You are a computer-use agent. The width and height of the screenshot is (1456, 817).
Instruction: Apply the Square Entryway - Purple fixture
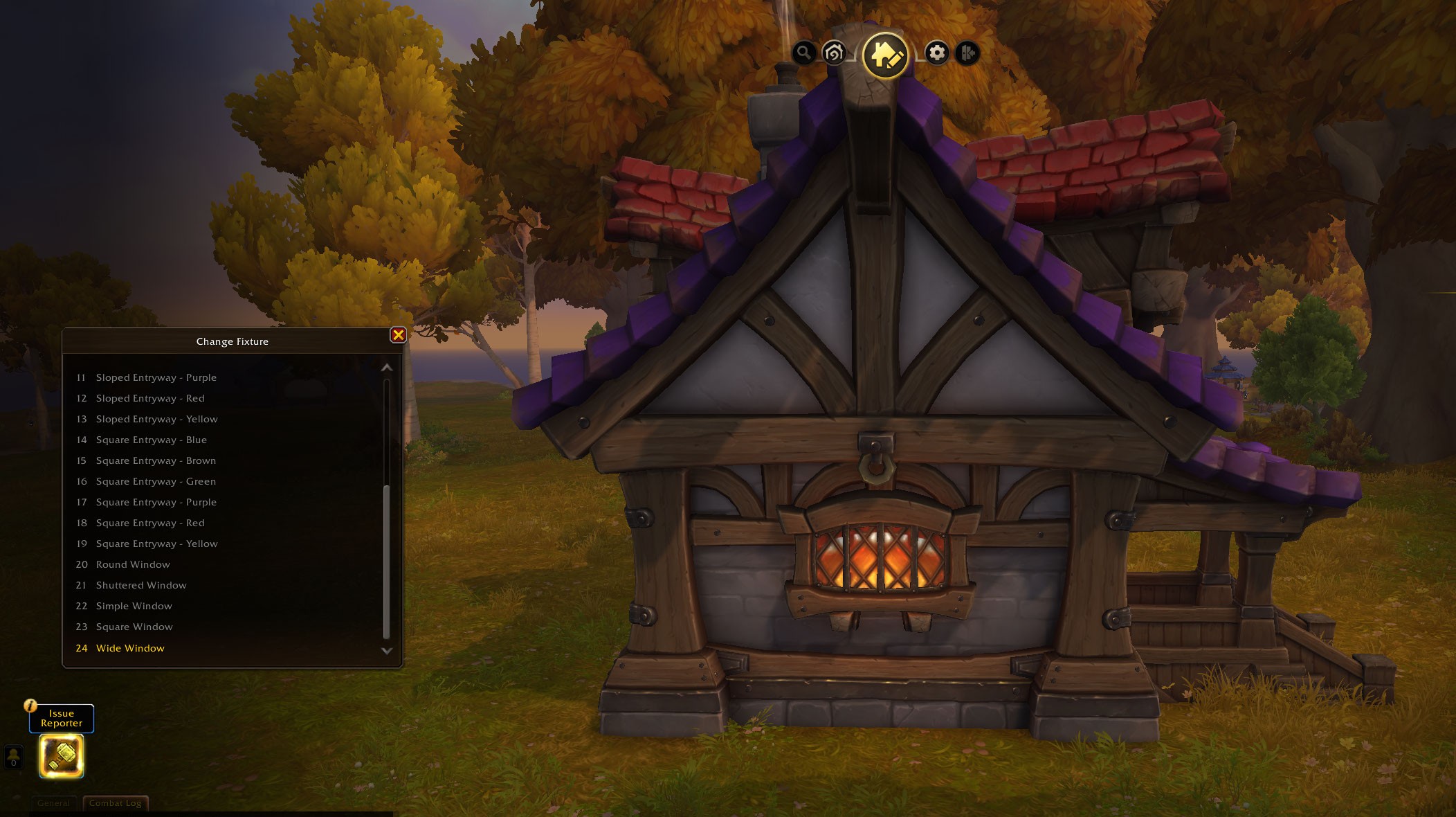tap(156, 502)
